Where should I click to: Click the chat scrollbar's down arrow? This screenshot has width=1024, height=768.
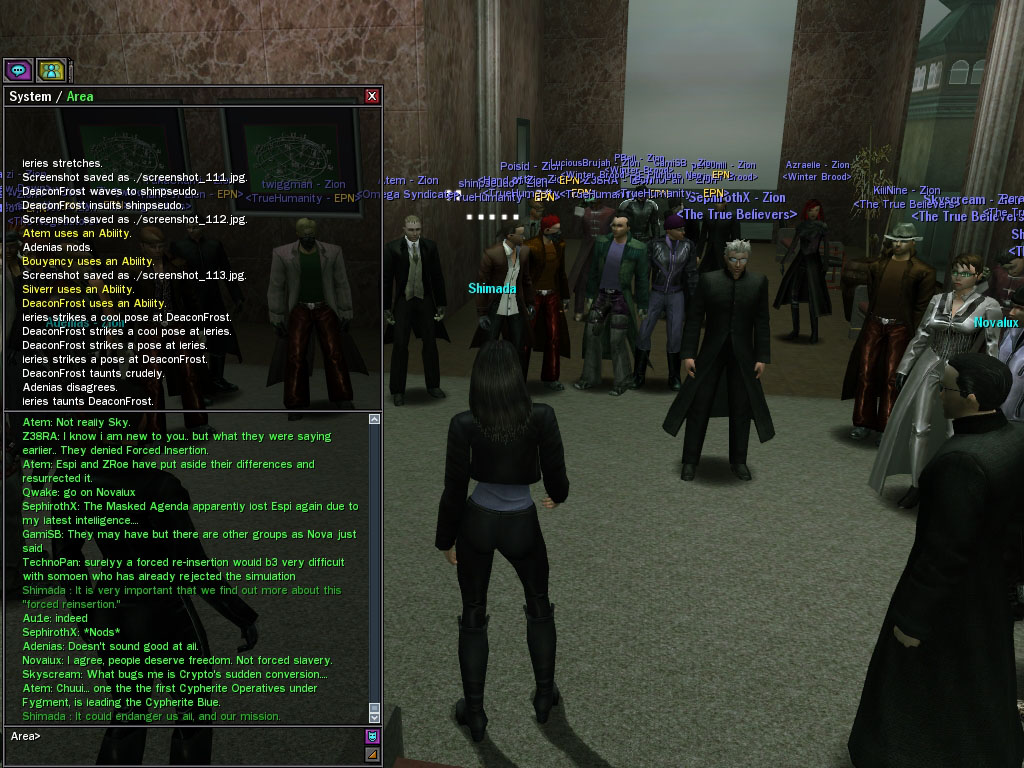(x=375, y=717)
